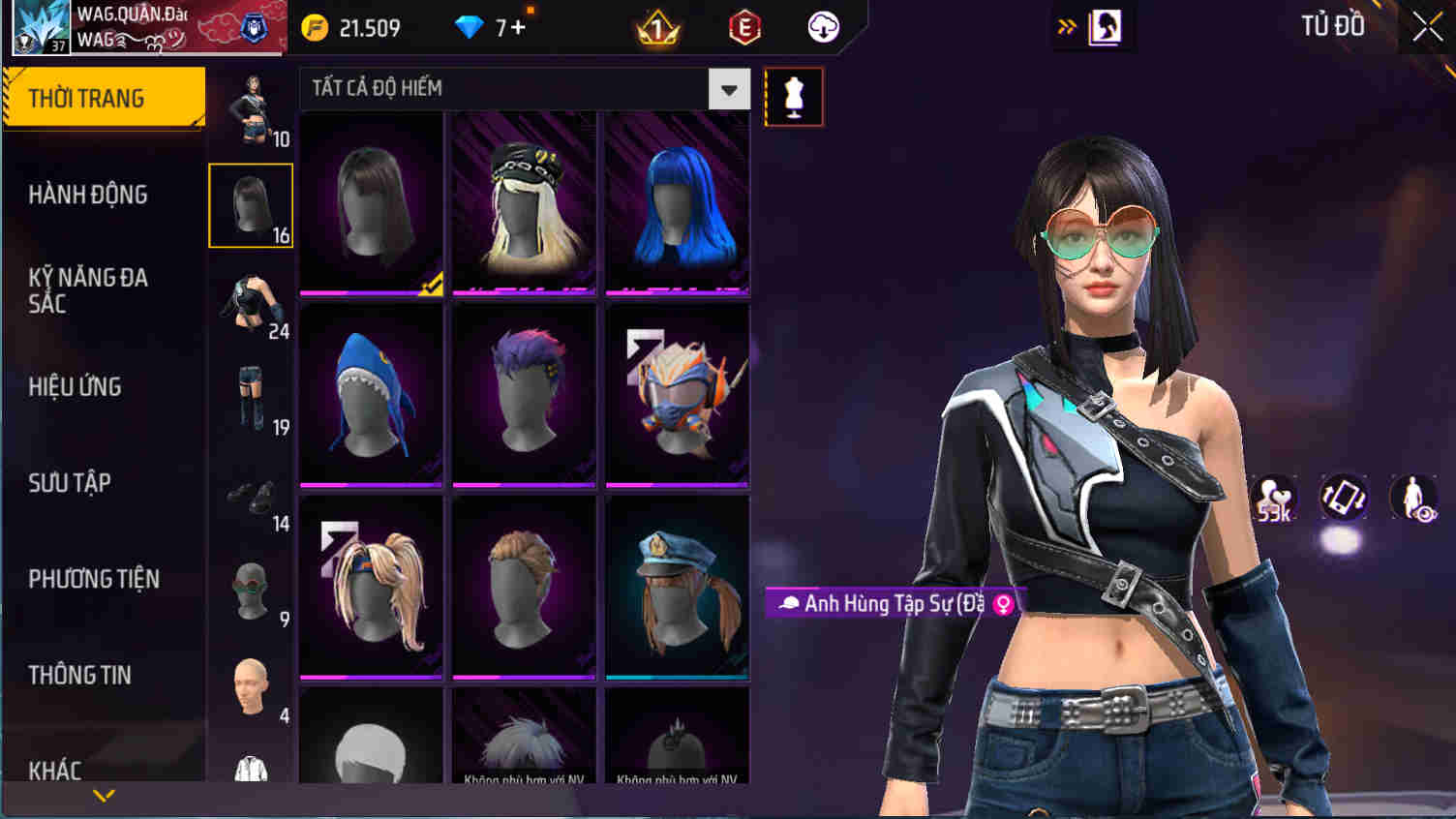Image resolution: width=1456 pixels, height=819 pixels.
Task: Switch to the Hành Động tab
Action: point(86,196)
